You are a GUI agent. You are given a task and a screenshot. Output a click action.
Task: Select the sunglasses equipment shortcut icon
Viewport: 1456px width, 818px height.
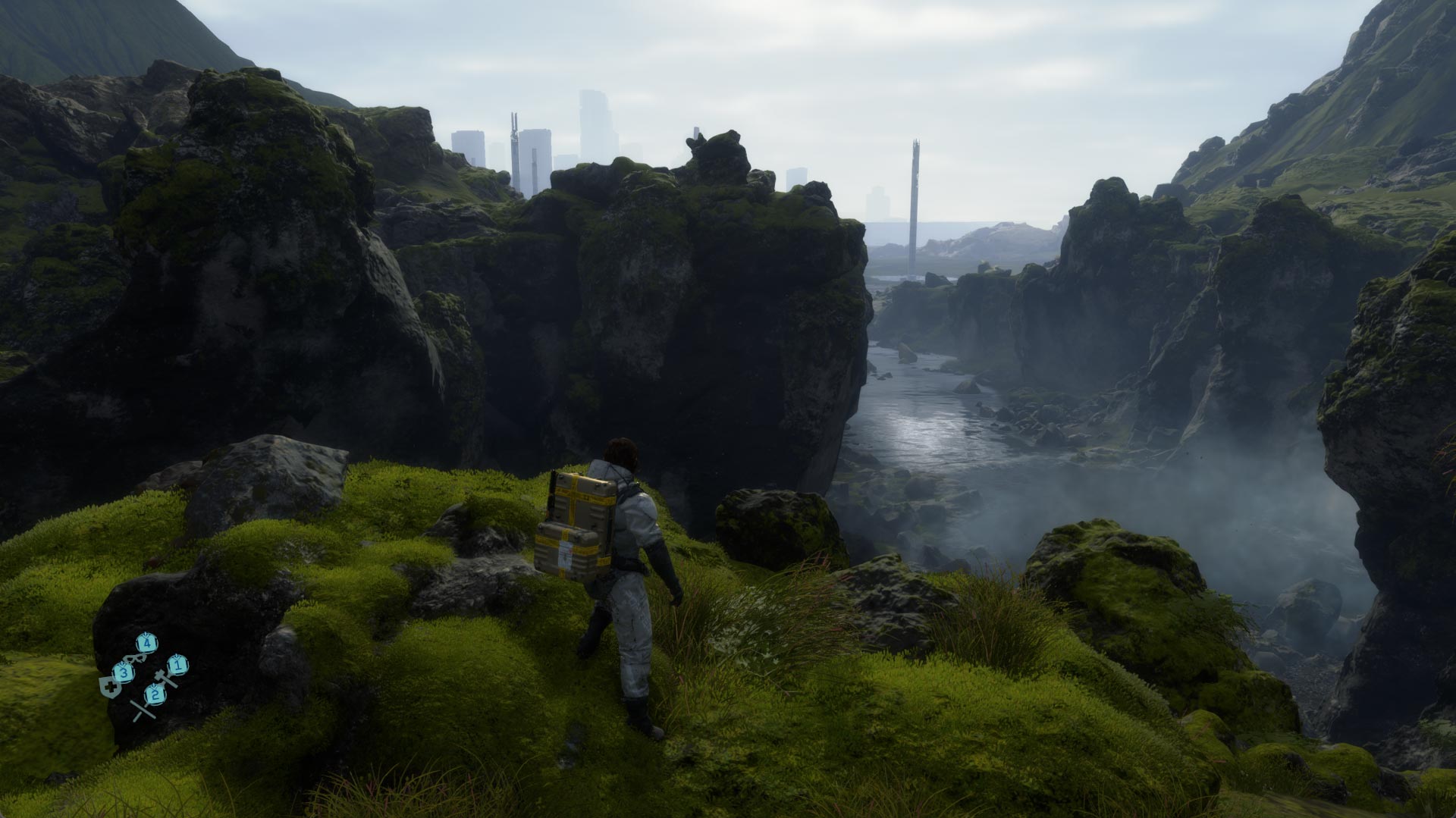(x=133, y=657)
